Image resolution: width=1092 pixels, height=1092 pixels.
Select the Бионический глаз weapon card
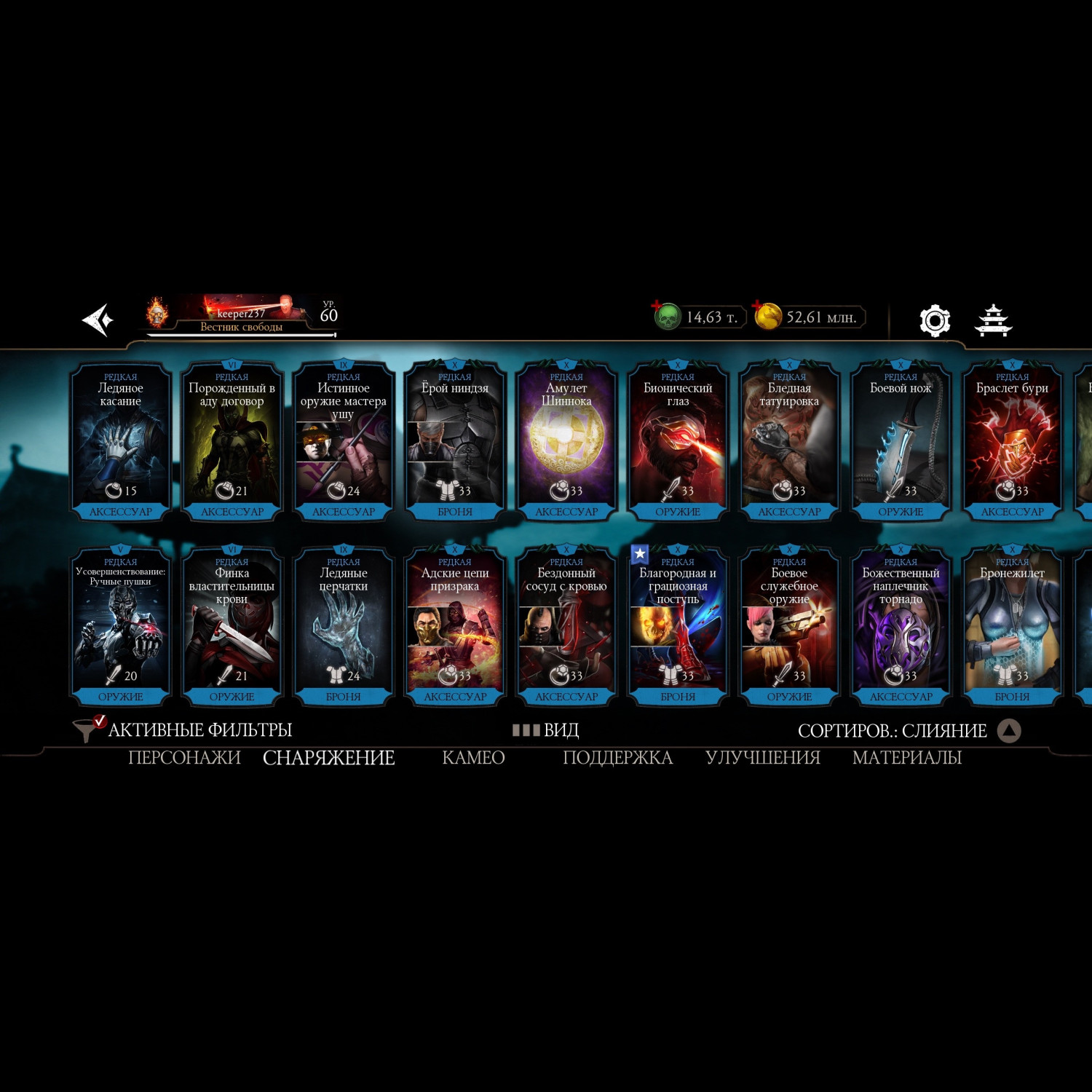(678, 440)
